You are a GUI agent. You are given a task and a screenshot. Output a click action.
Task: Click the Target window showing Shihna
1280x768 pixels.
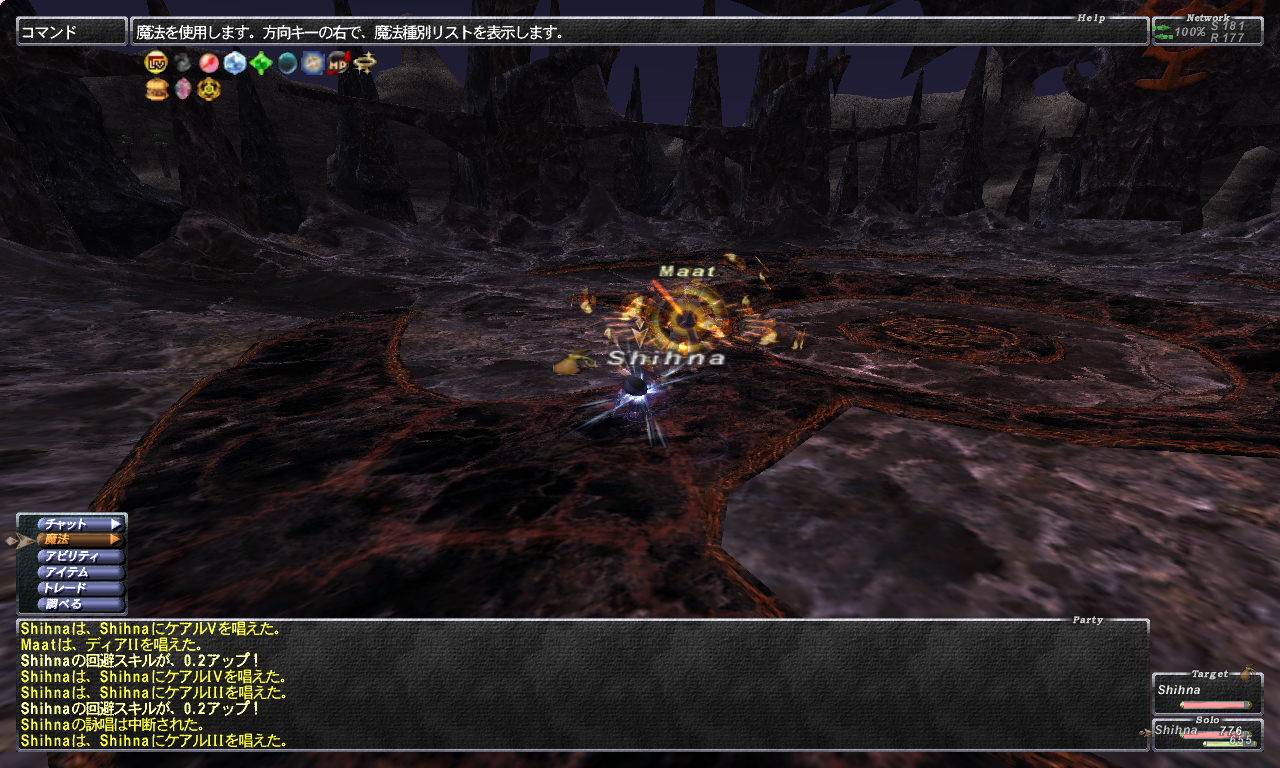(x=1206, y=694)
